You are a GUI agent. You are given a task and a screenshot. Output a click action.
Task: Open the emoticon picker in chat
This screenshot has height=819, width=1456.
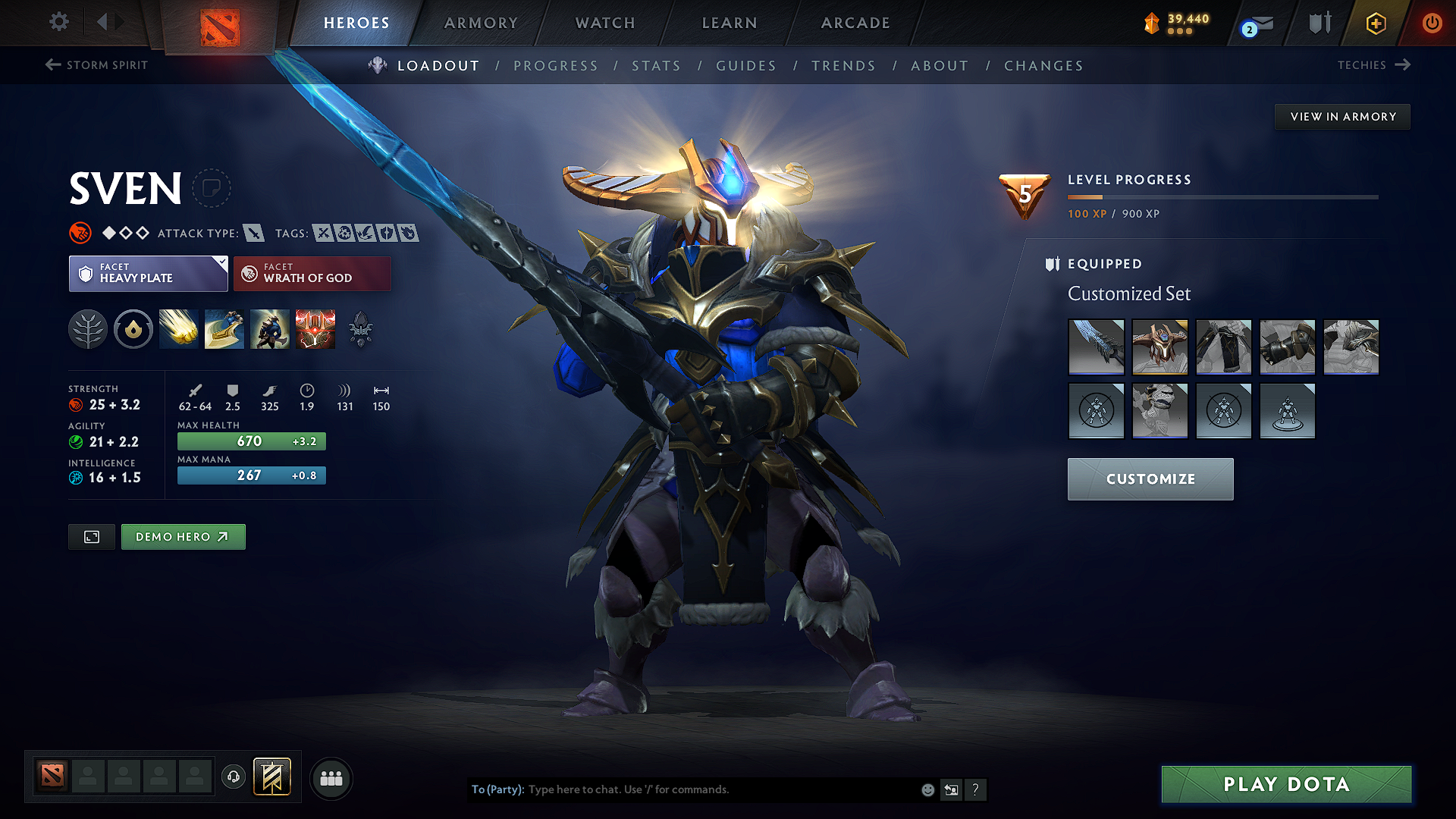coord(927,789)
